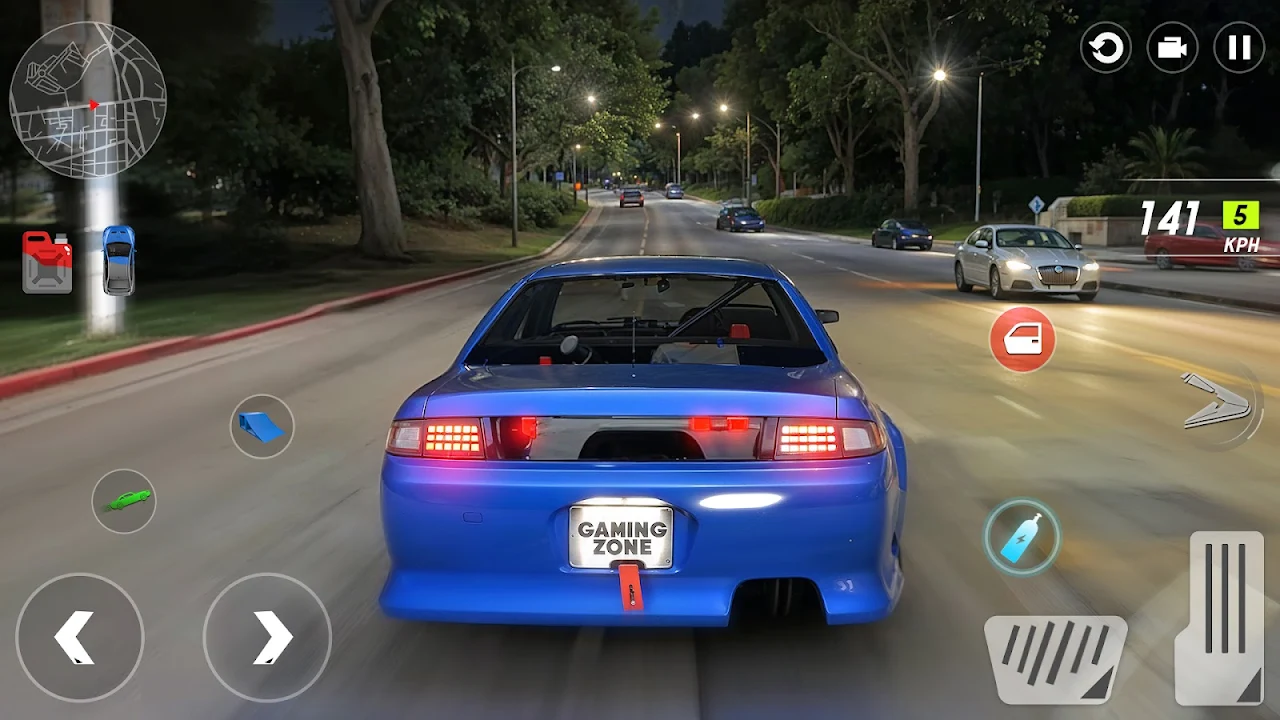The height and width of the screenshot is (720, 1280).
Task: Switch the camera view
Action: 1172,48
